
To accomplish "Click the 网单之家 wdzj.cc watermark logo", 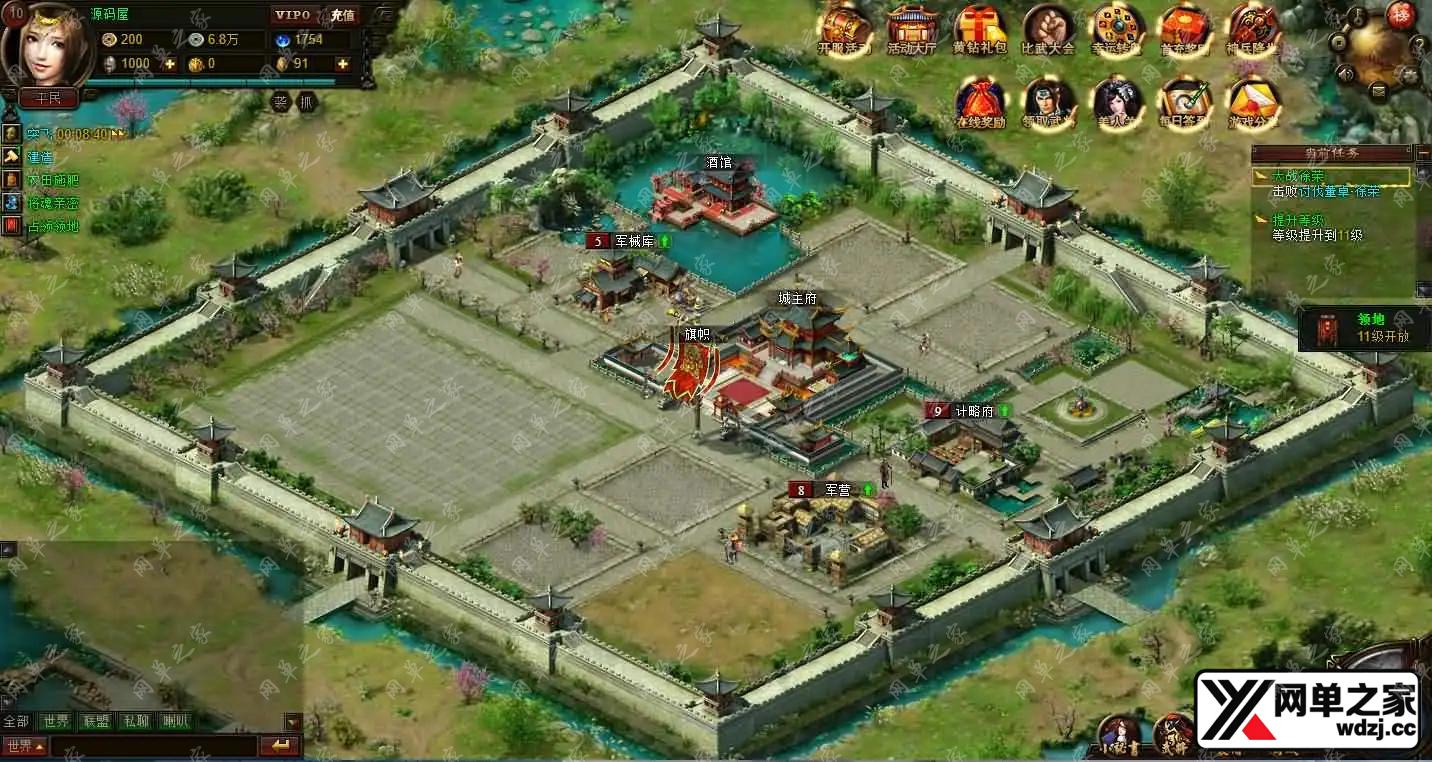I will point(1307,709).
